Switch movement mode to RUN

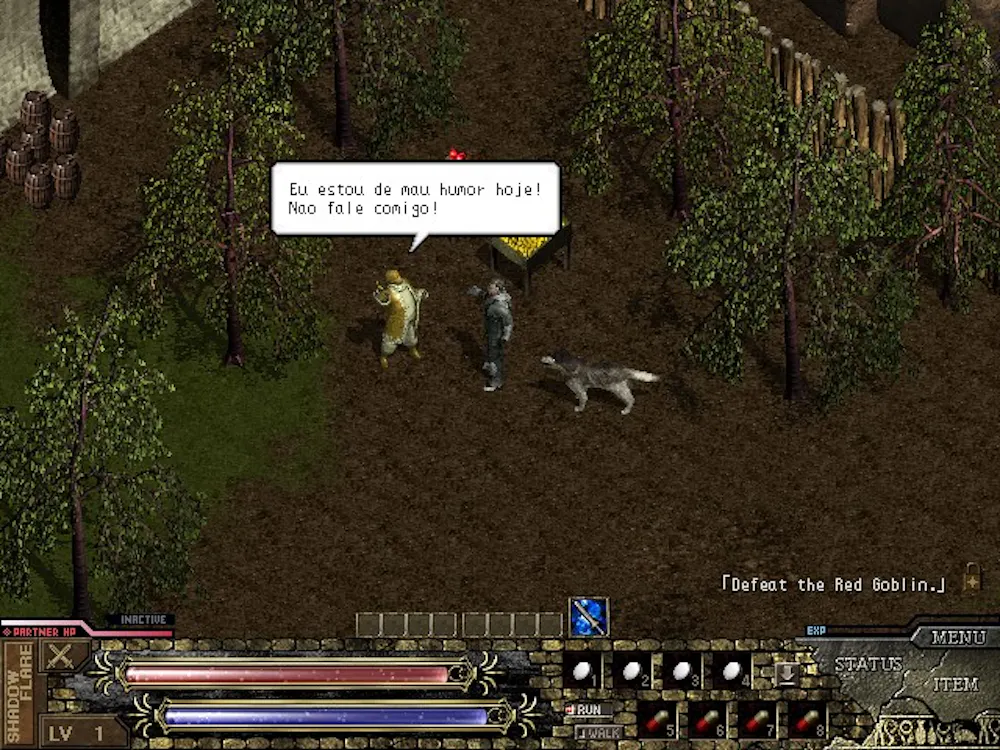tap(588, 709)
